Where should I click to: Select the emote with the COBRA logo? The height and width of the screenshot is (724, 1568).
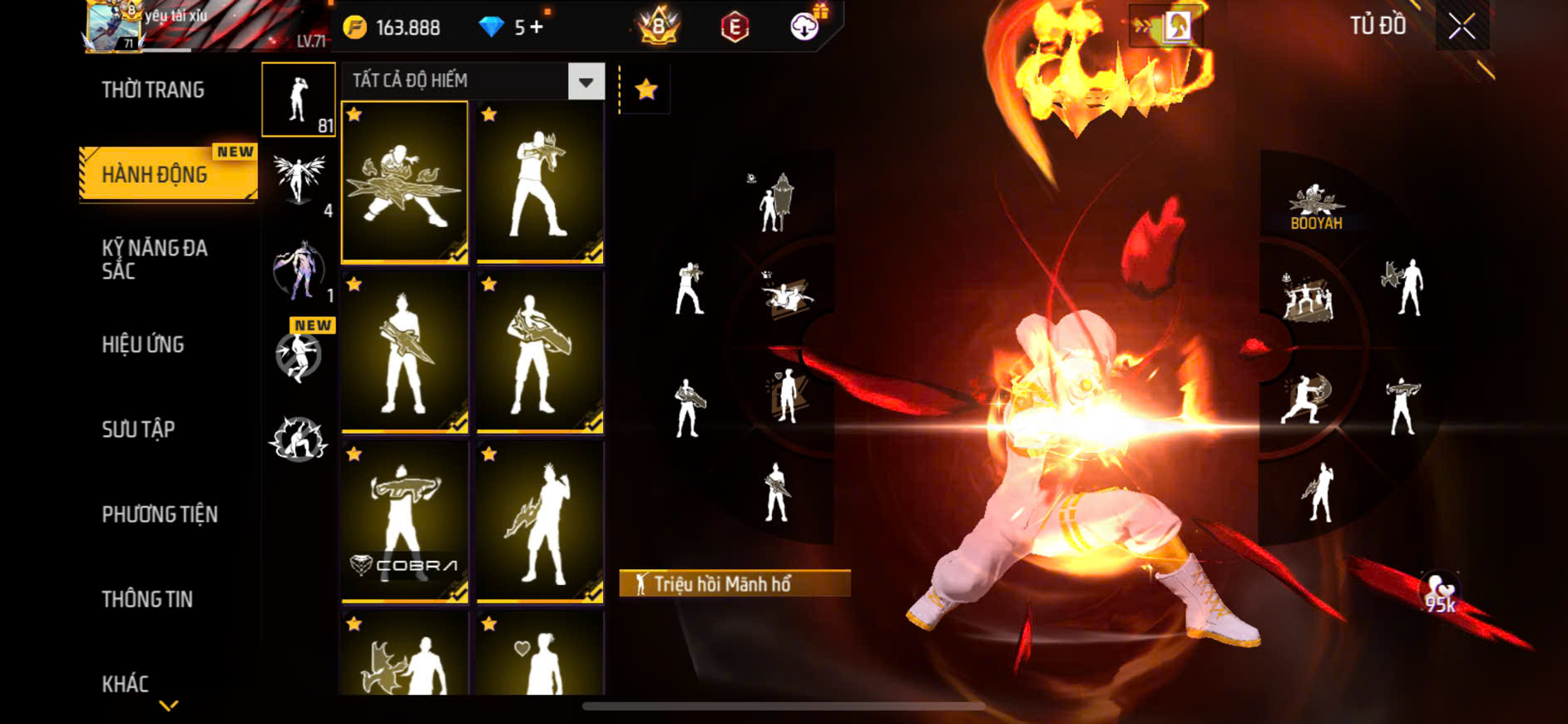click(404, 521)
